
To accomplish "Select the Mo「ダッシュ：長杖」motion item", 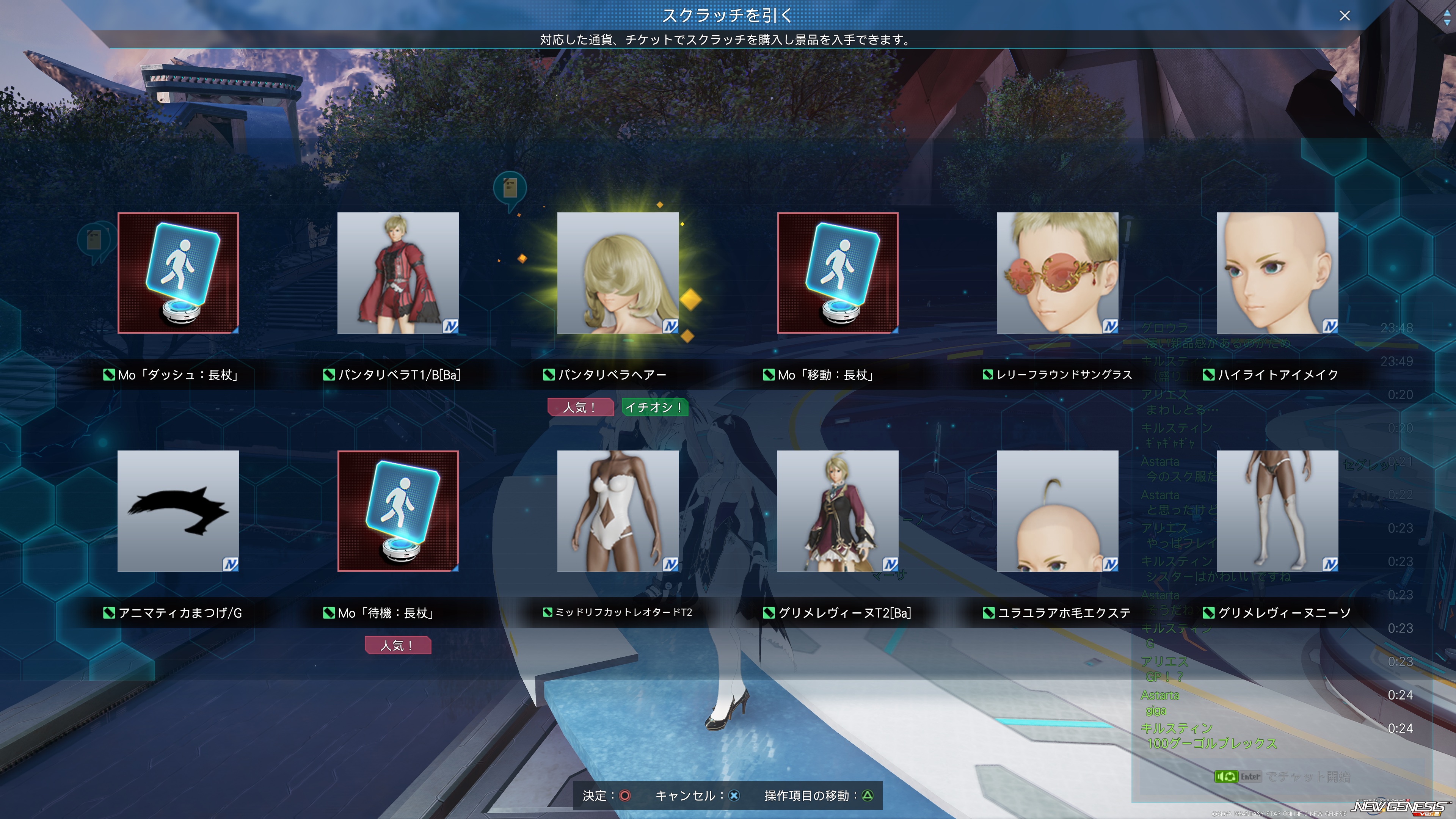I will [x=178, y=273].
